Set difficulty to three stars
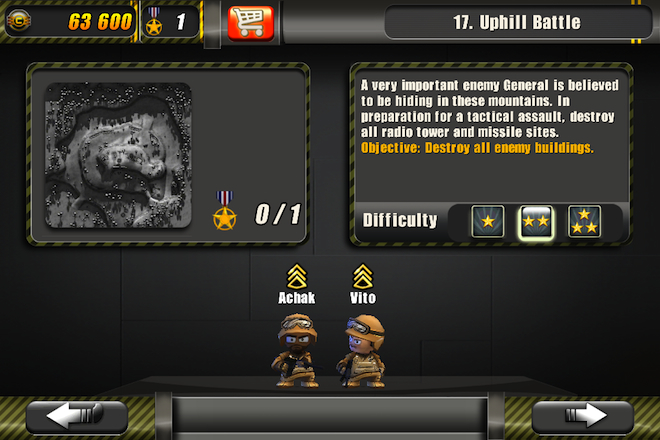 tap(584, 221)
